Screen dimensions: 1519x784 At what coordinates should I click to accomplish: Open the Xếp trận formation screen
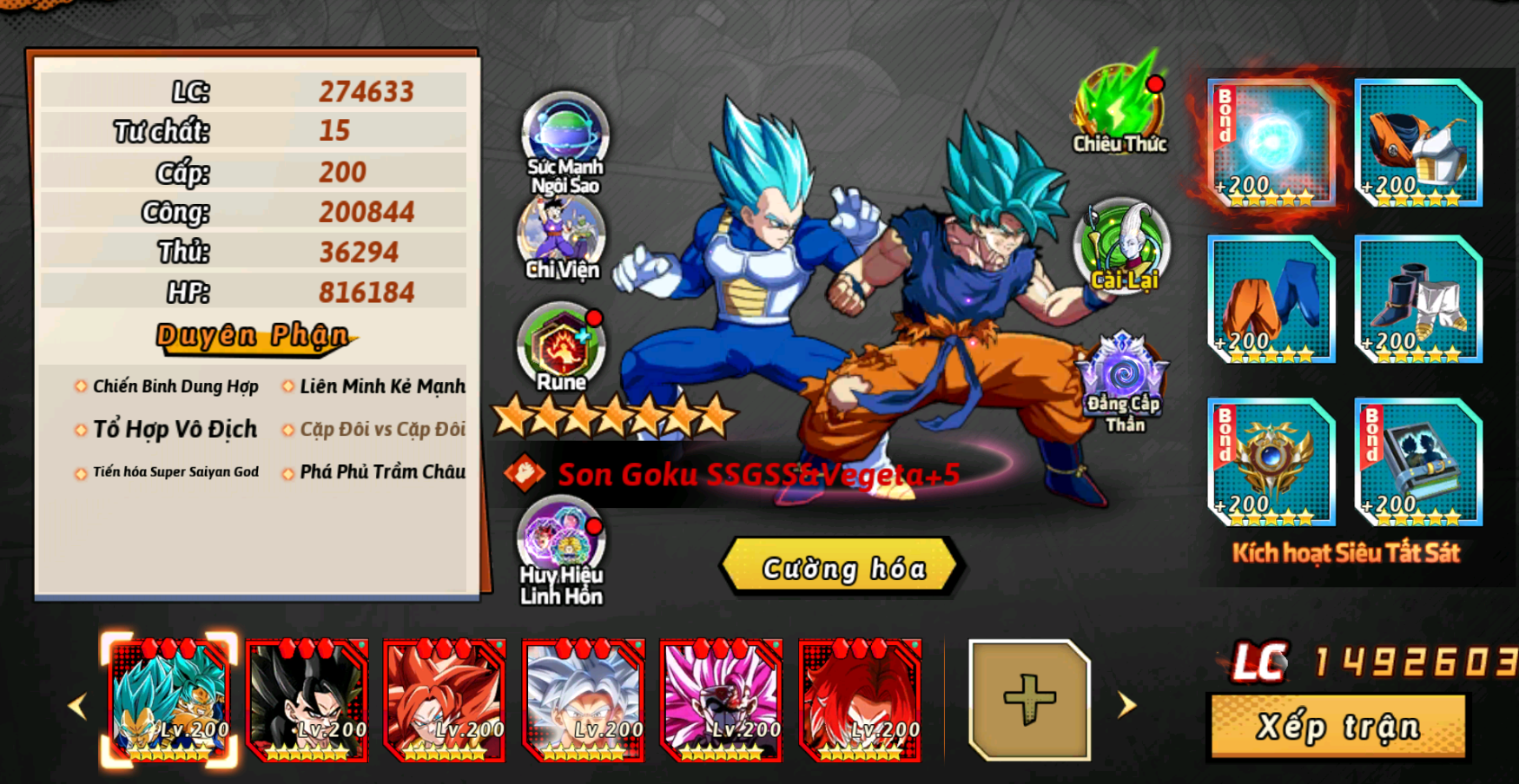[1337, 726]
